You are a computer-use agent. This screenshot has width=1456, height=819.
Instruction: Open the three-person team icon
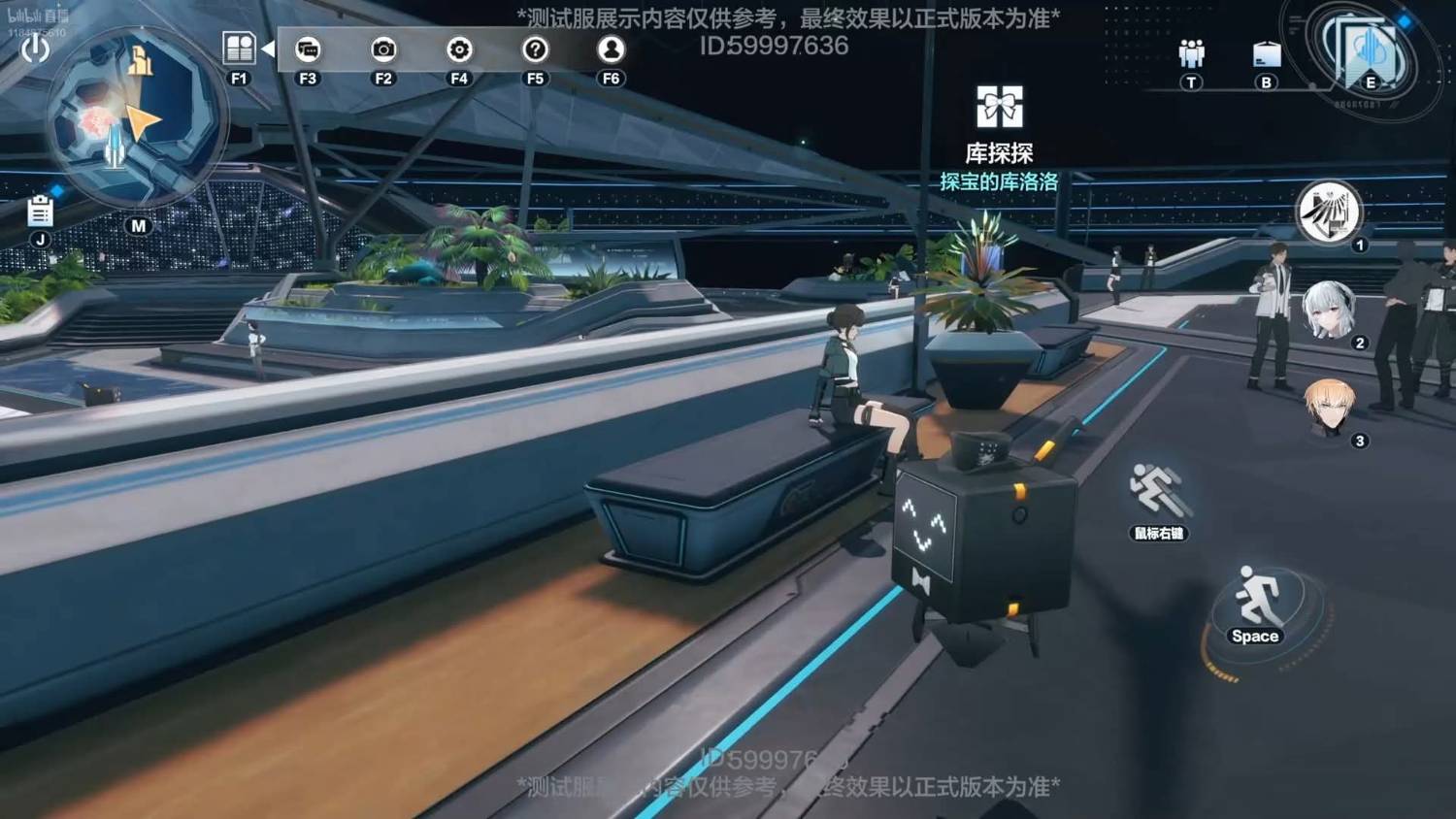click(1191, 53)
